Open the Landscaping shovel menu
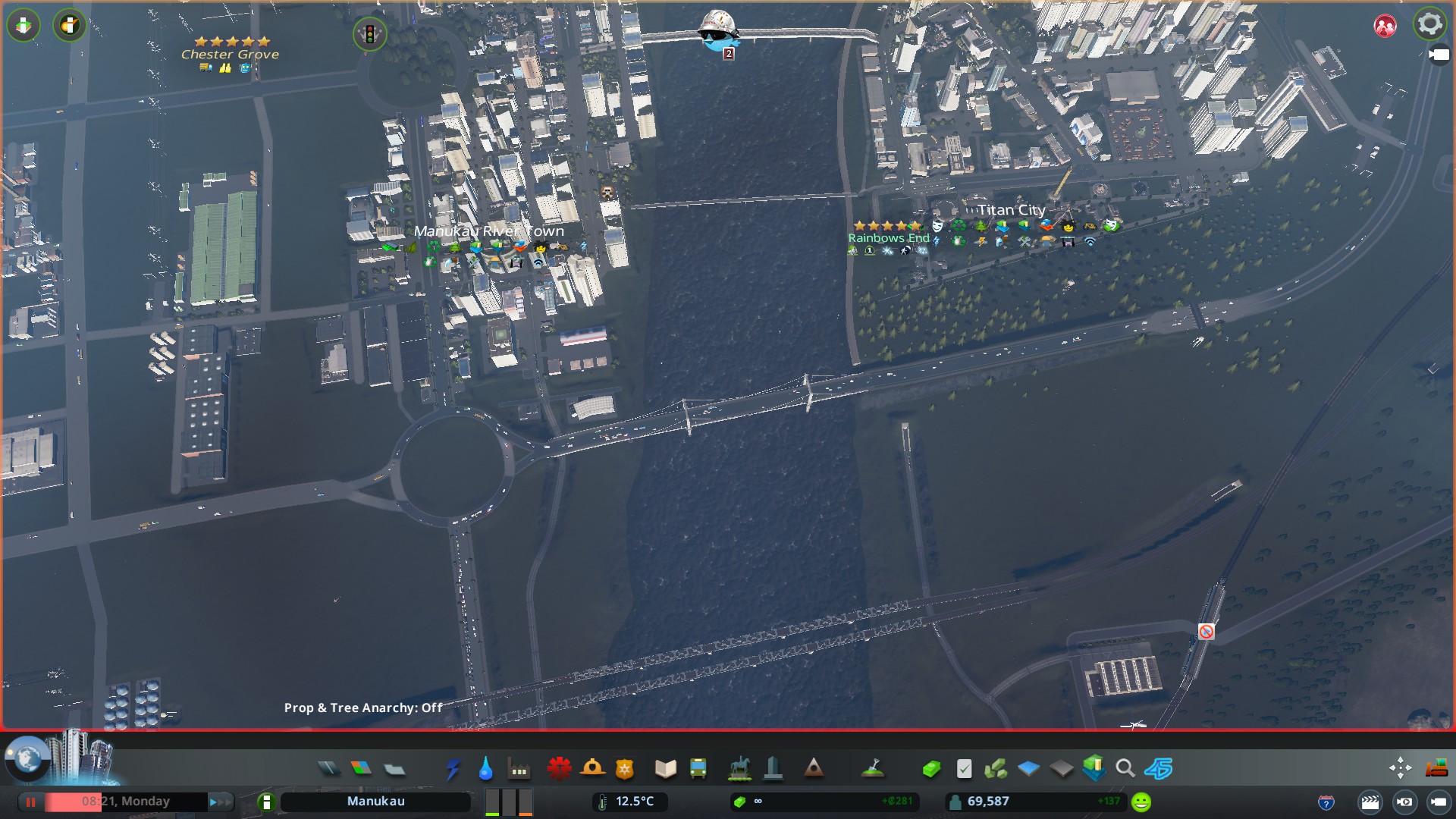 coord(874,769)
